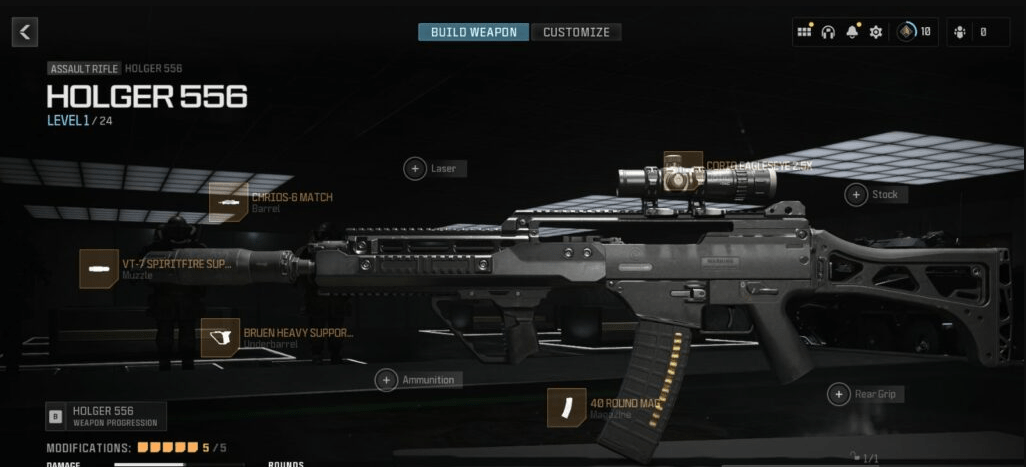This screenshot has width=1026, height=467.
Task: Add a Stock attachment
Action: [856, 195]
